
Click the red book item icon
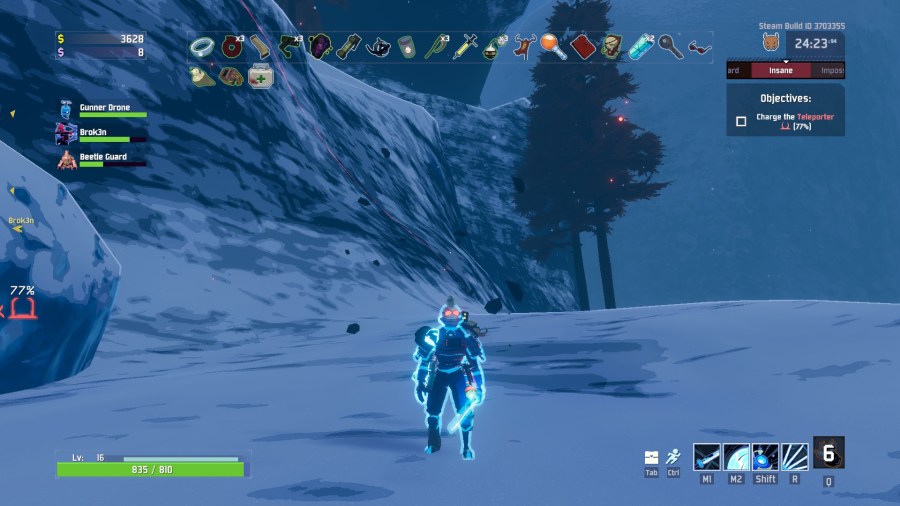[583, 46]
